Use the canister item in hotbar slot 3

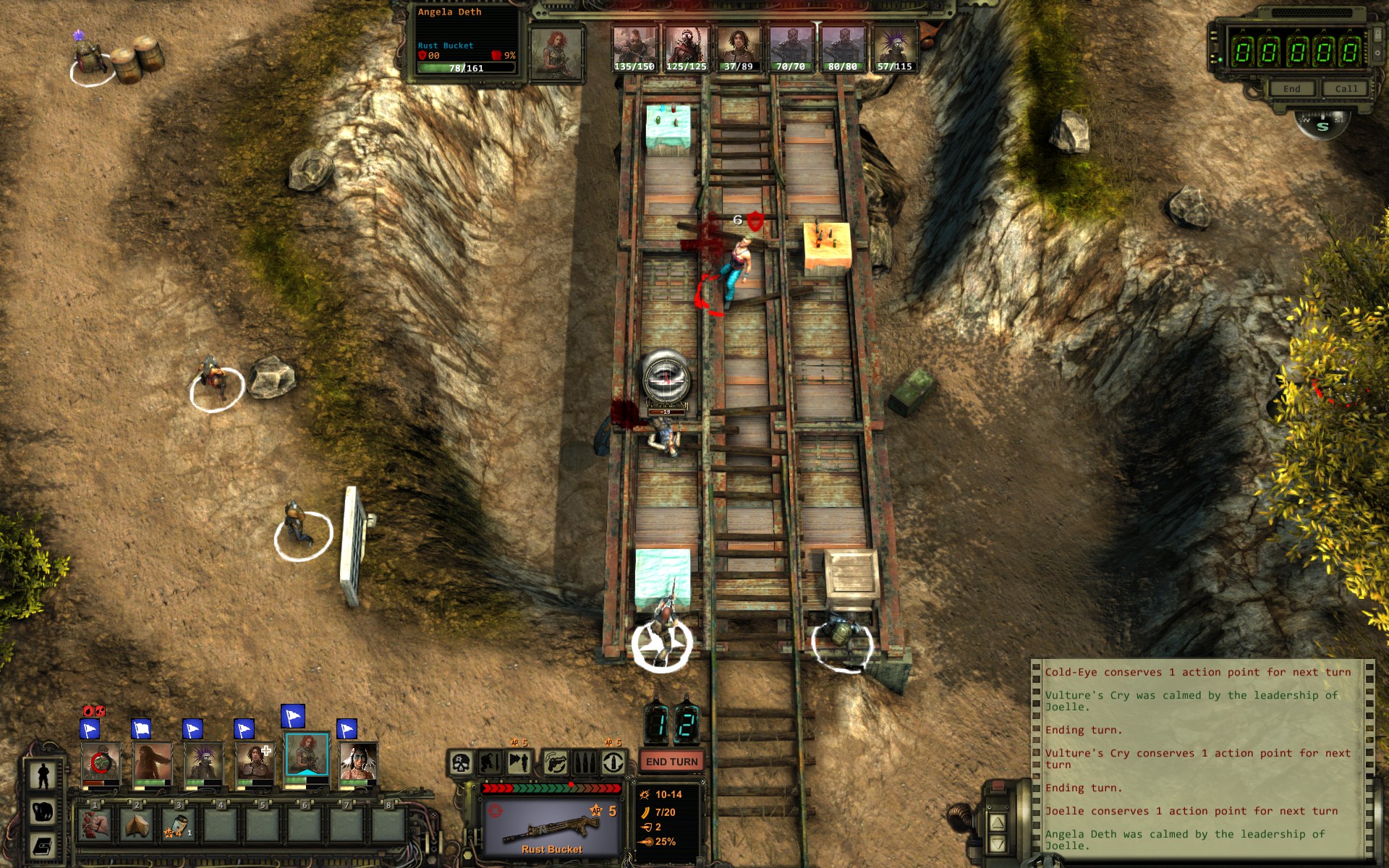pyautogui.click(x=179, y=825)
